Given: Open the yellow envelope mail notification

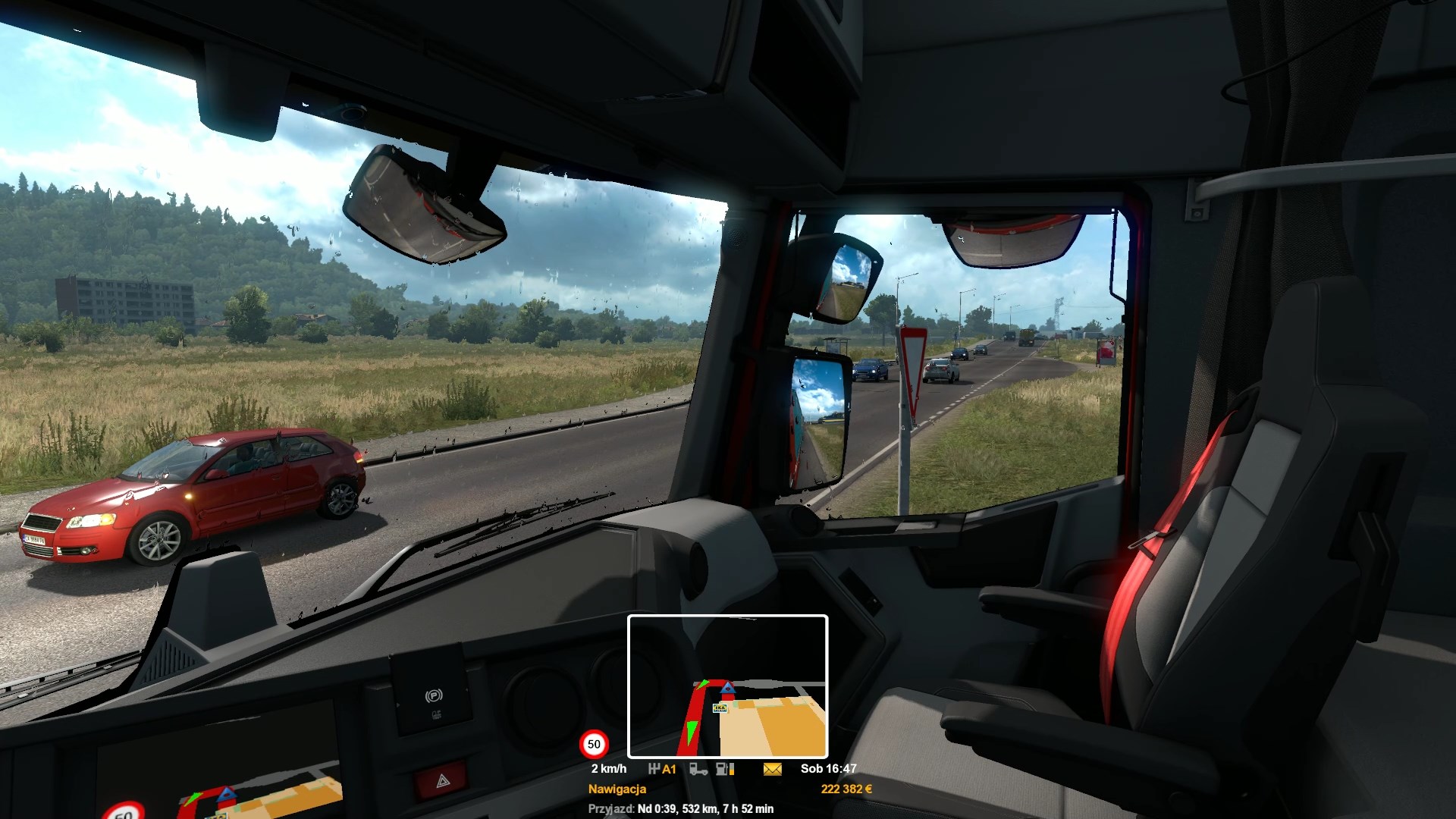Looking at the screenshot, I should (772, 769).
